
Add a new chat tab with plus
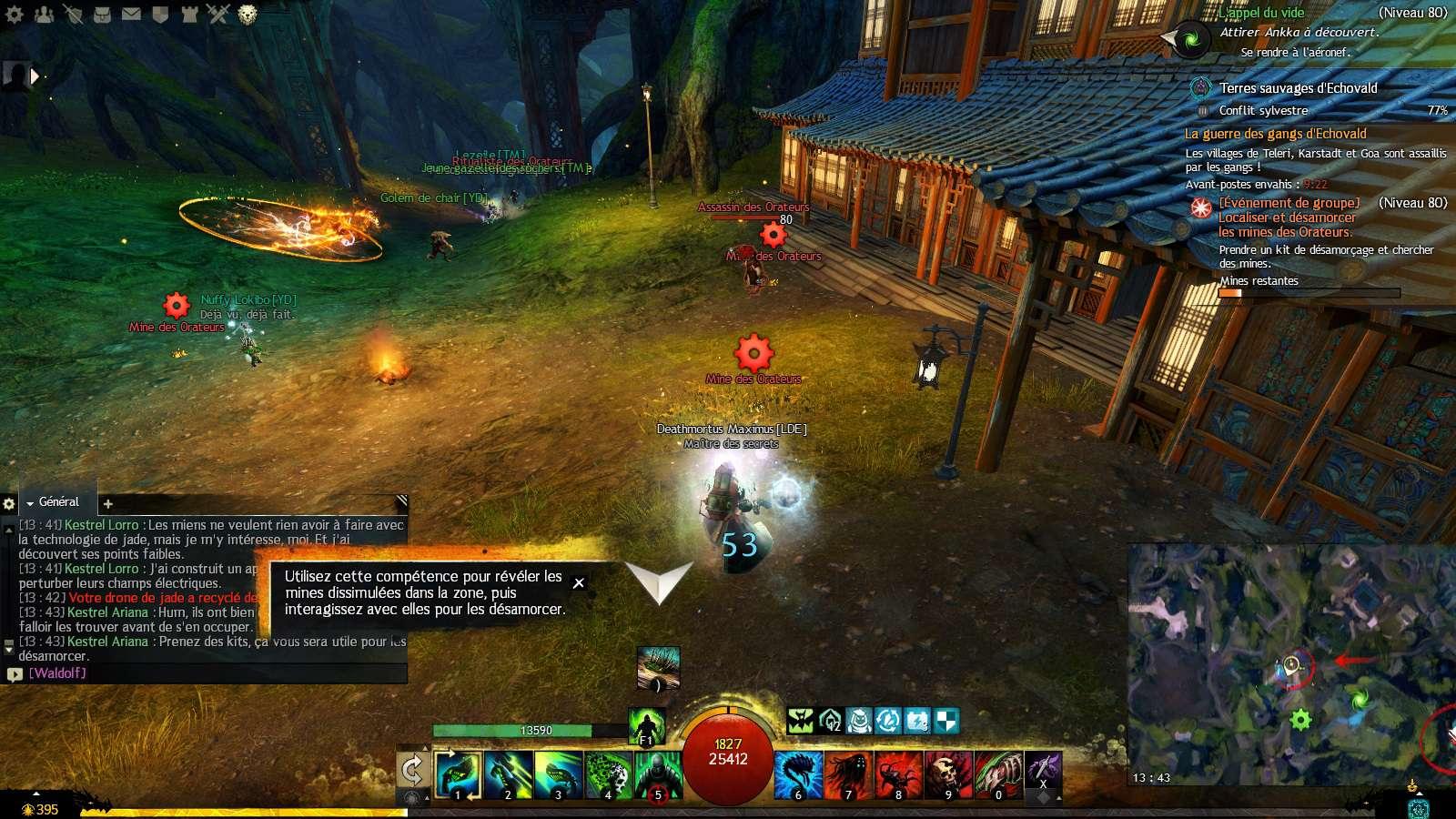tap(107, 503)
